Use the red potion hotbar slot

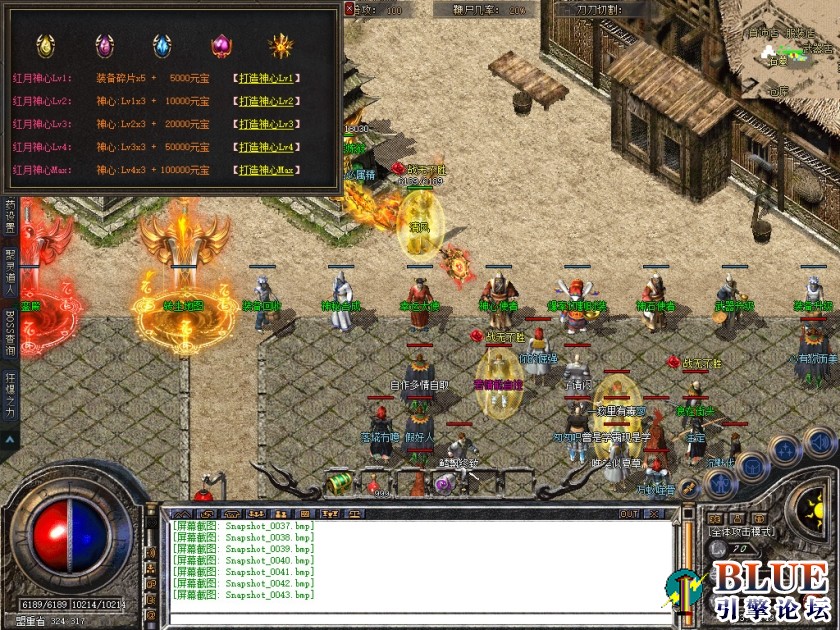click(x=376, y=485)
